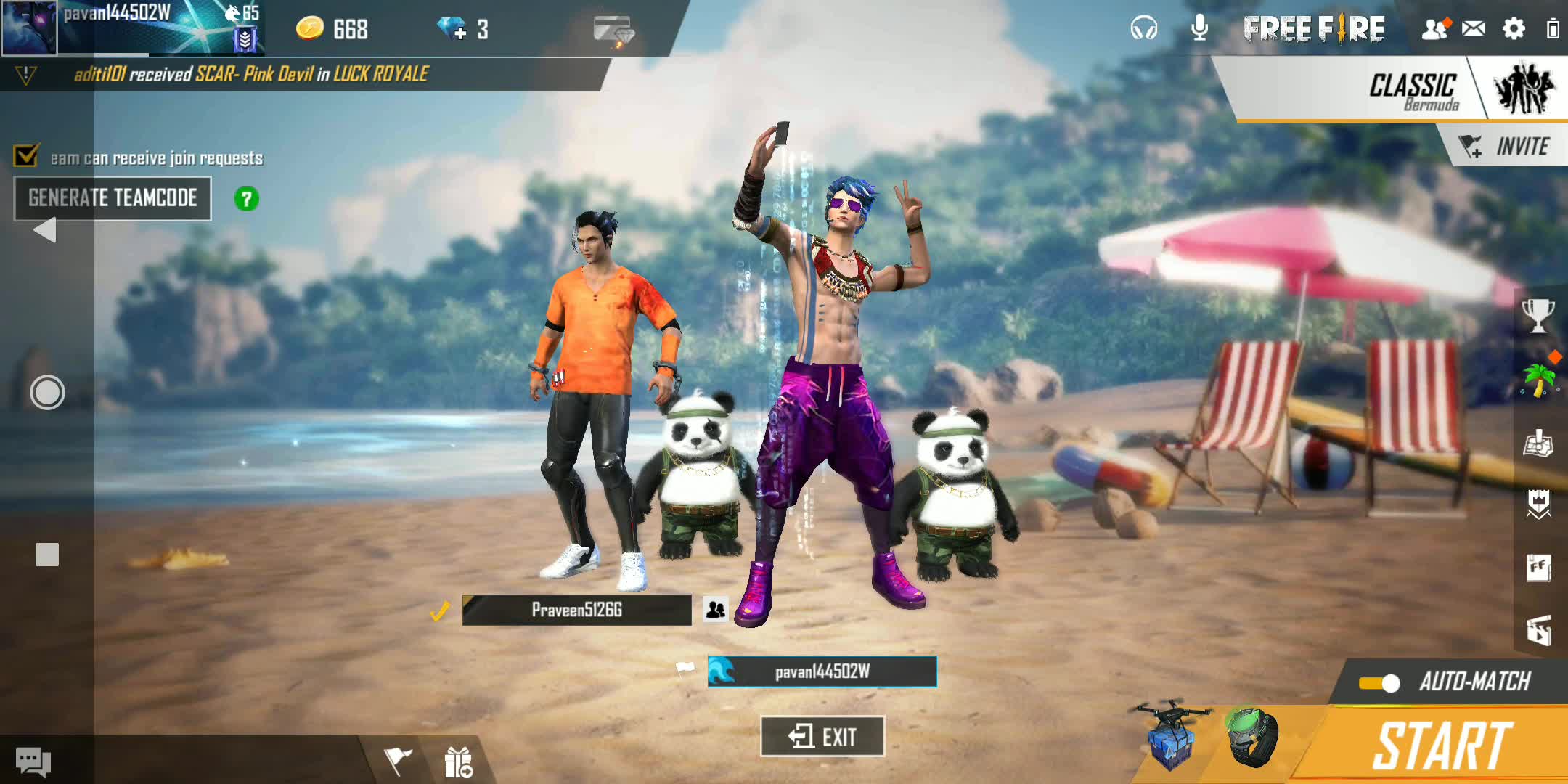Open the friends list icon
The width and height of the screenshot is (1568, 784).
click(1434, 29)
